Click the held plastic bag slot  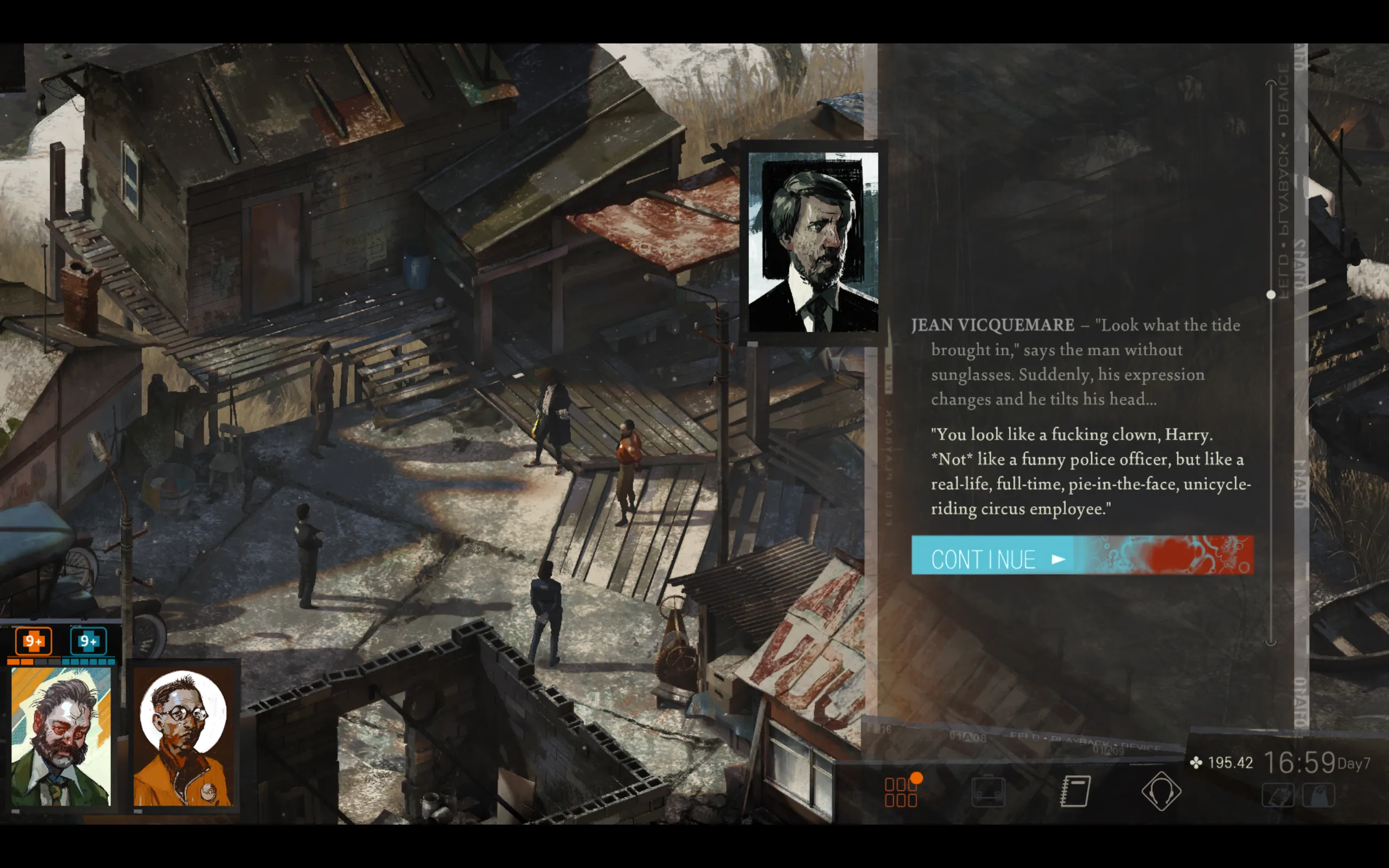click(x=1319, y=796)
